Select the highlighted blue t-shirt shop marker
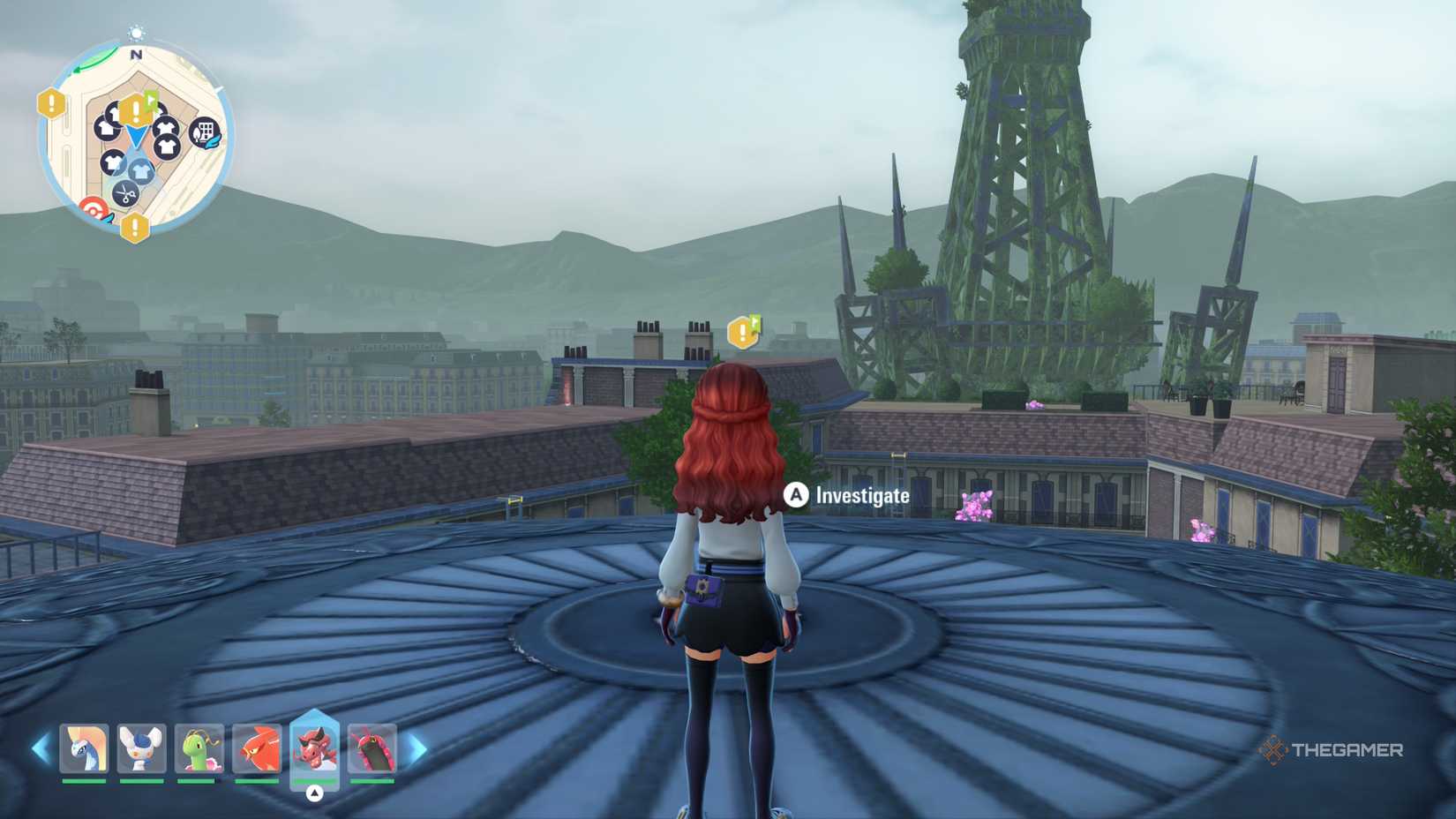 click(140, 169)
